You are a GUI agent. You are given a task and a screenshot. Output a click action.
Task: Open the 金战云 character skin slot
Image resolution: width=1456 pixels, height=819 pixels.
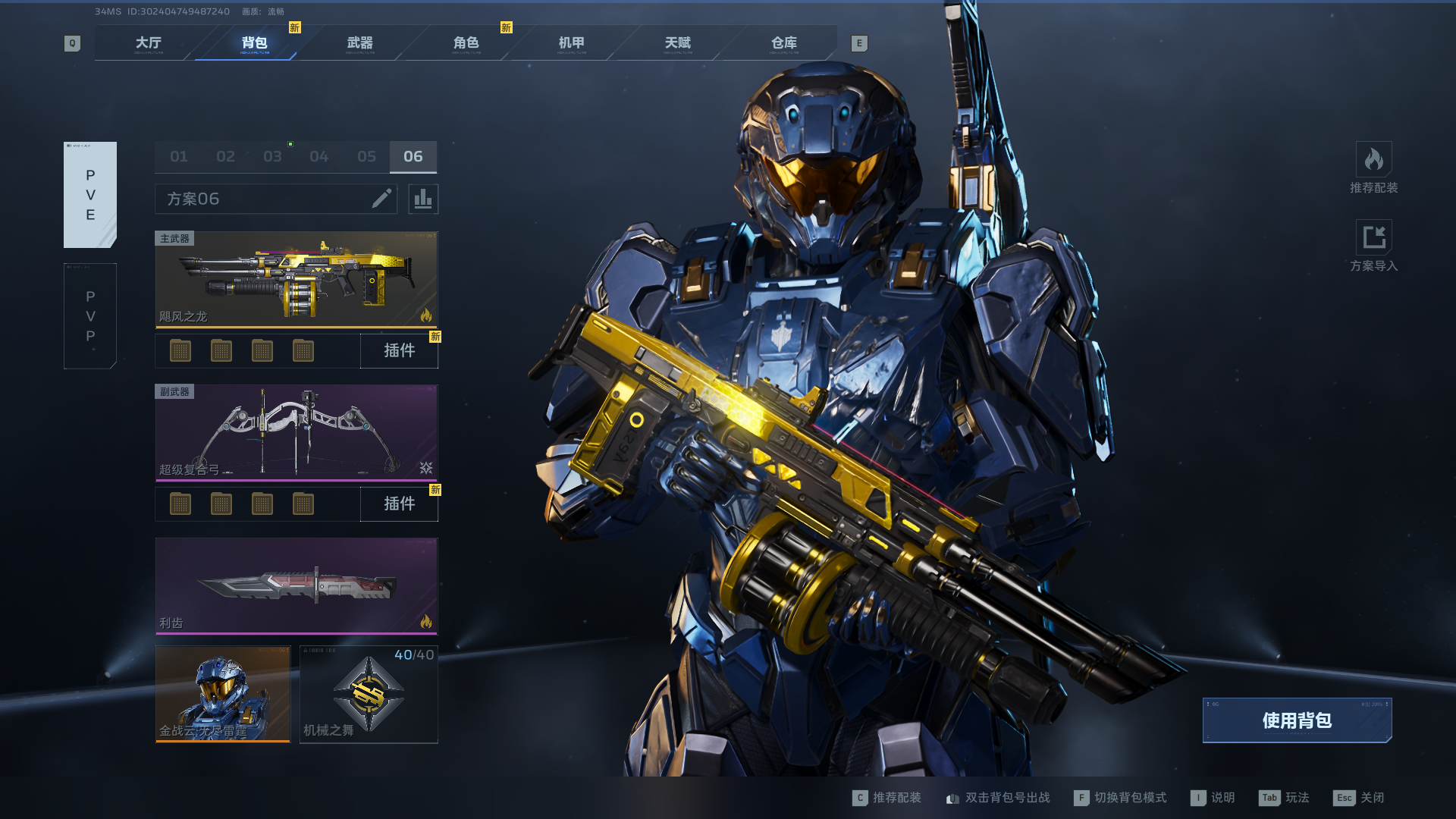pyautogui.click(x=223, y=694)
